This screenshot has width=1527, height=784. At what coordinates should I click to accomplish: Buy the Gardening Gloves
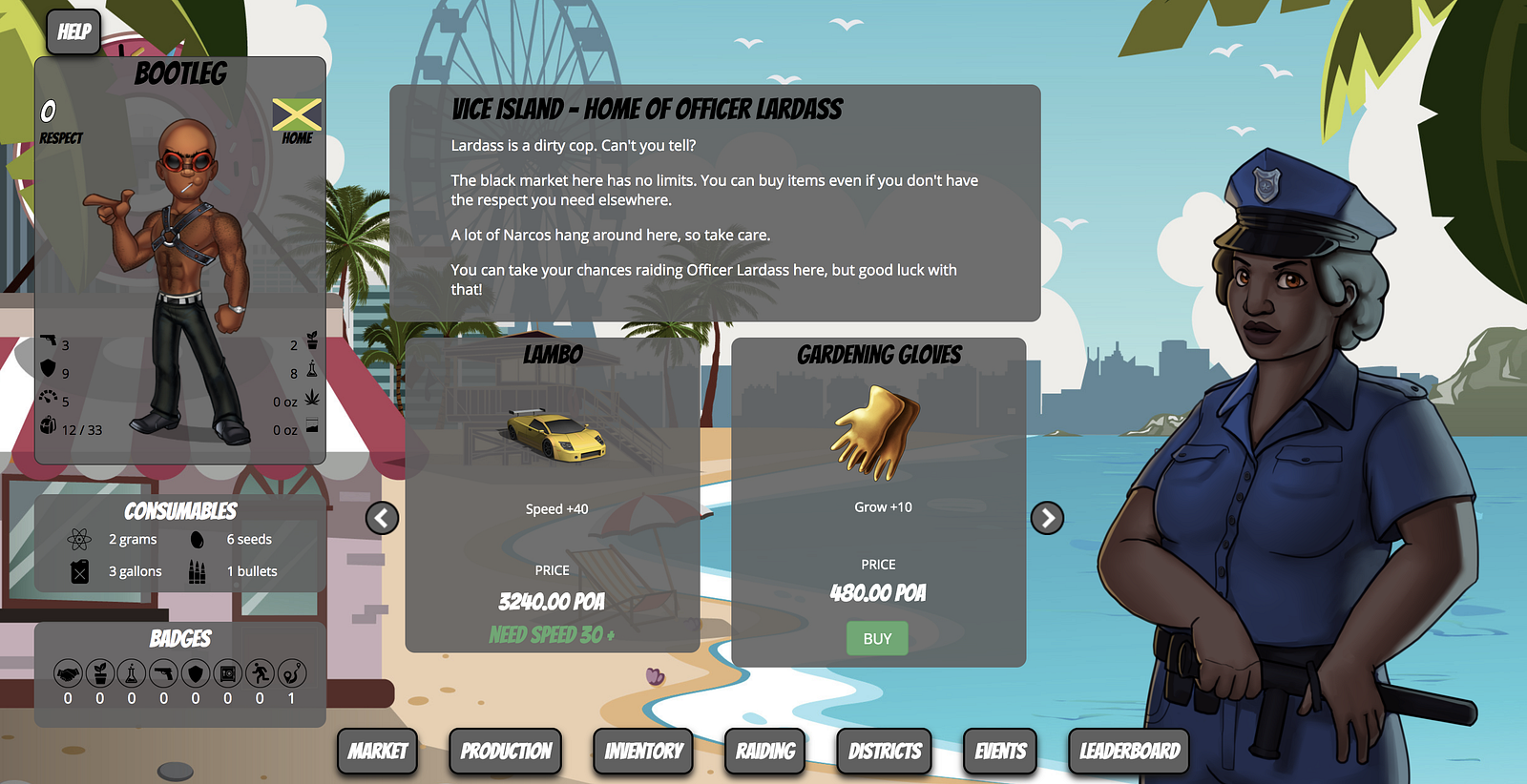[x=877, y=638]
